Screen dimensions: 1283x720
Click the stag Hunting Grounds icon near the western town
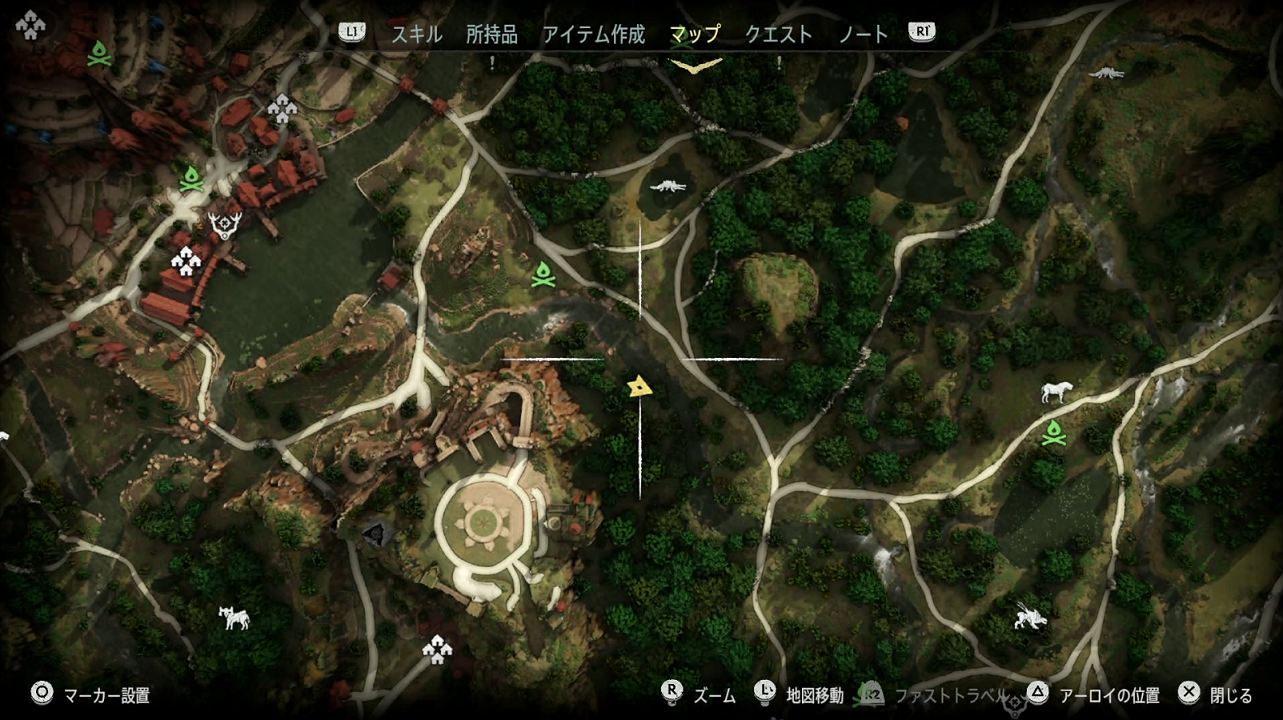click(226, 224)
